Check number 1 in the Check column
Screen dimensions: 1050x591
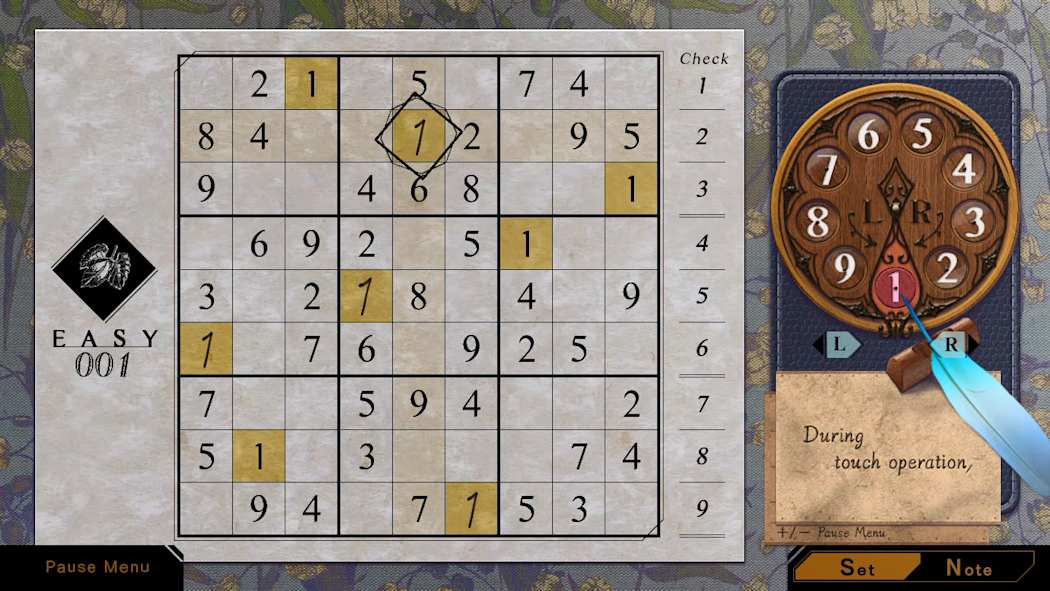702,86
